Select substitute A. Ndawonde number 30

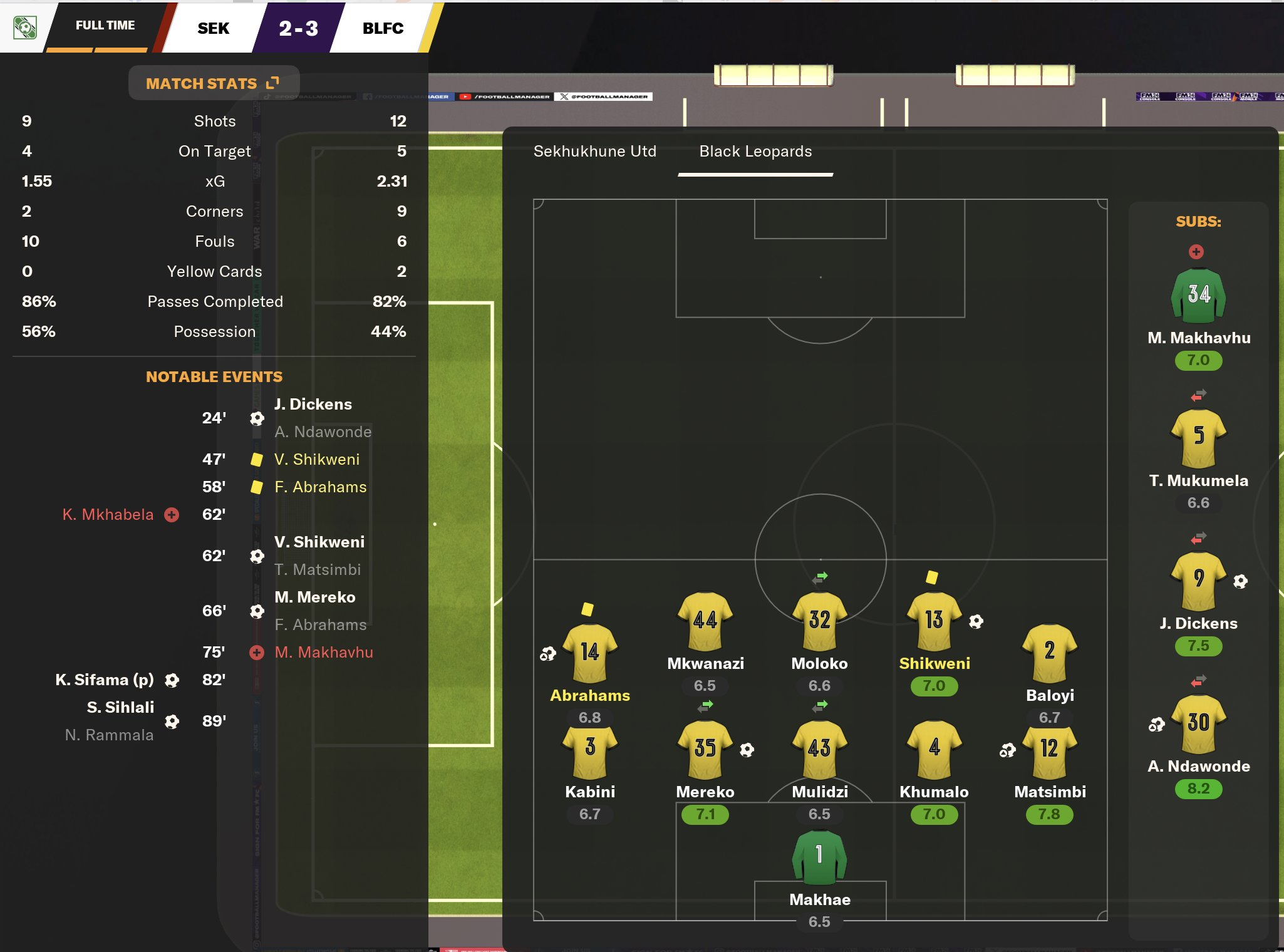pos(1198,722)
